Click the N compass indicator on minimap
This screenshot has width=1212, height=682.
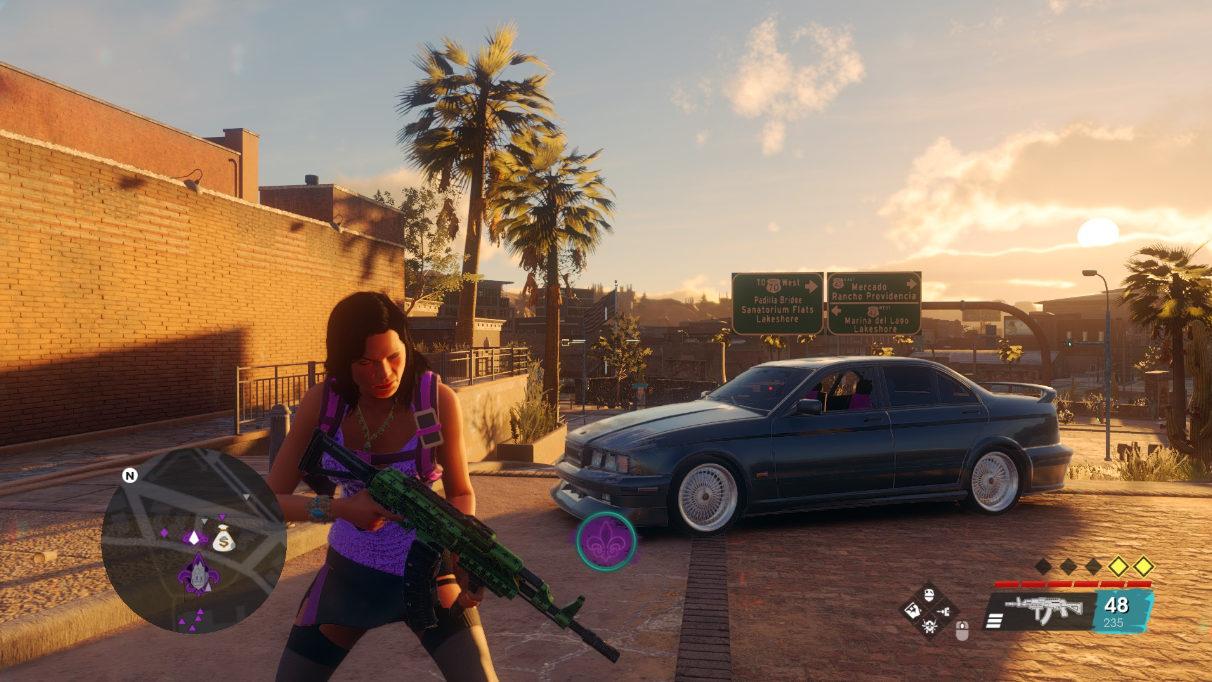[129, 475]
